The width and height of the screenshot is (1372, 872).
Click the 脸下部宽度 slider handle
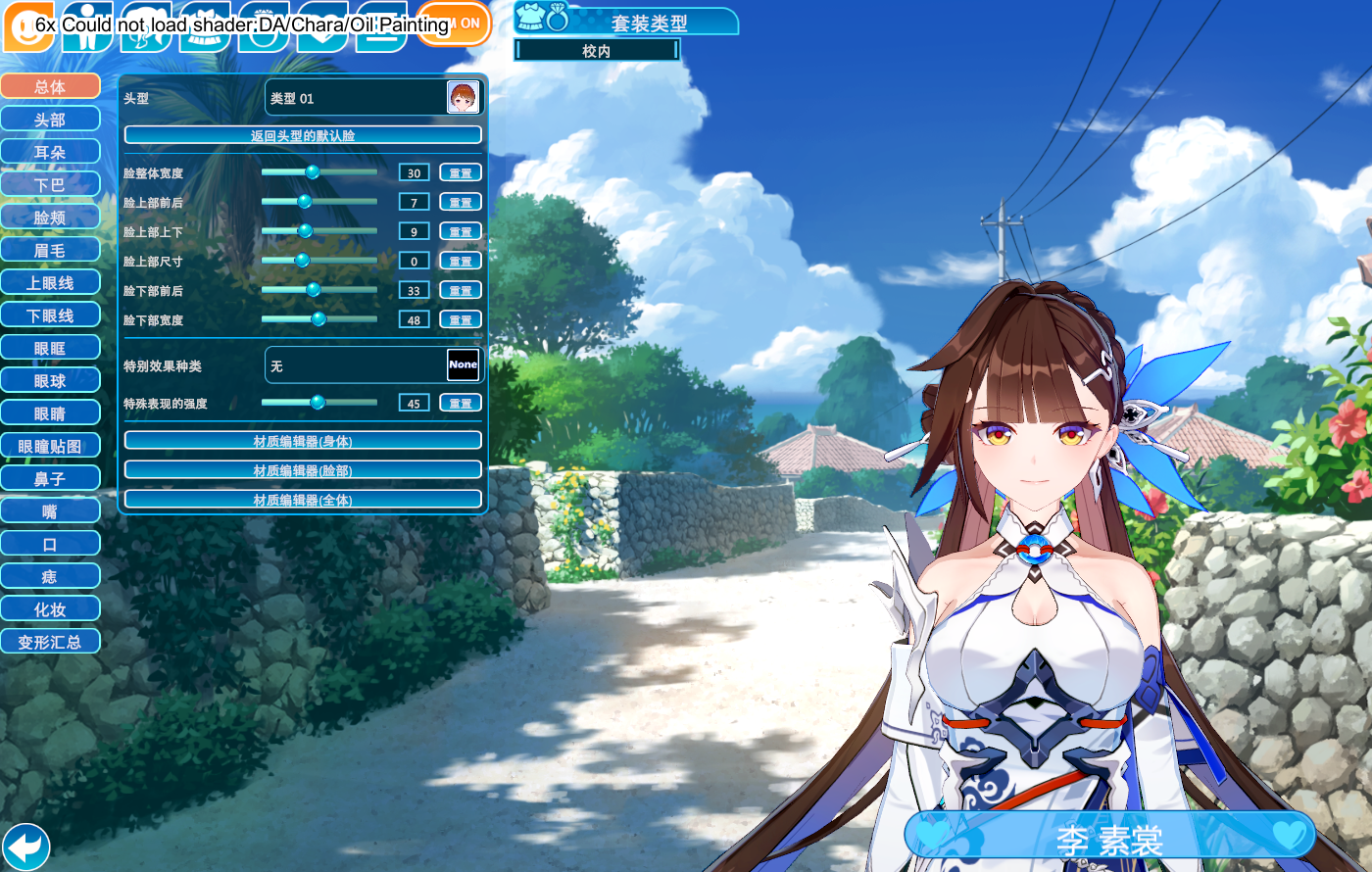coord(318,319)
